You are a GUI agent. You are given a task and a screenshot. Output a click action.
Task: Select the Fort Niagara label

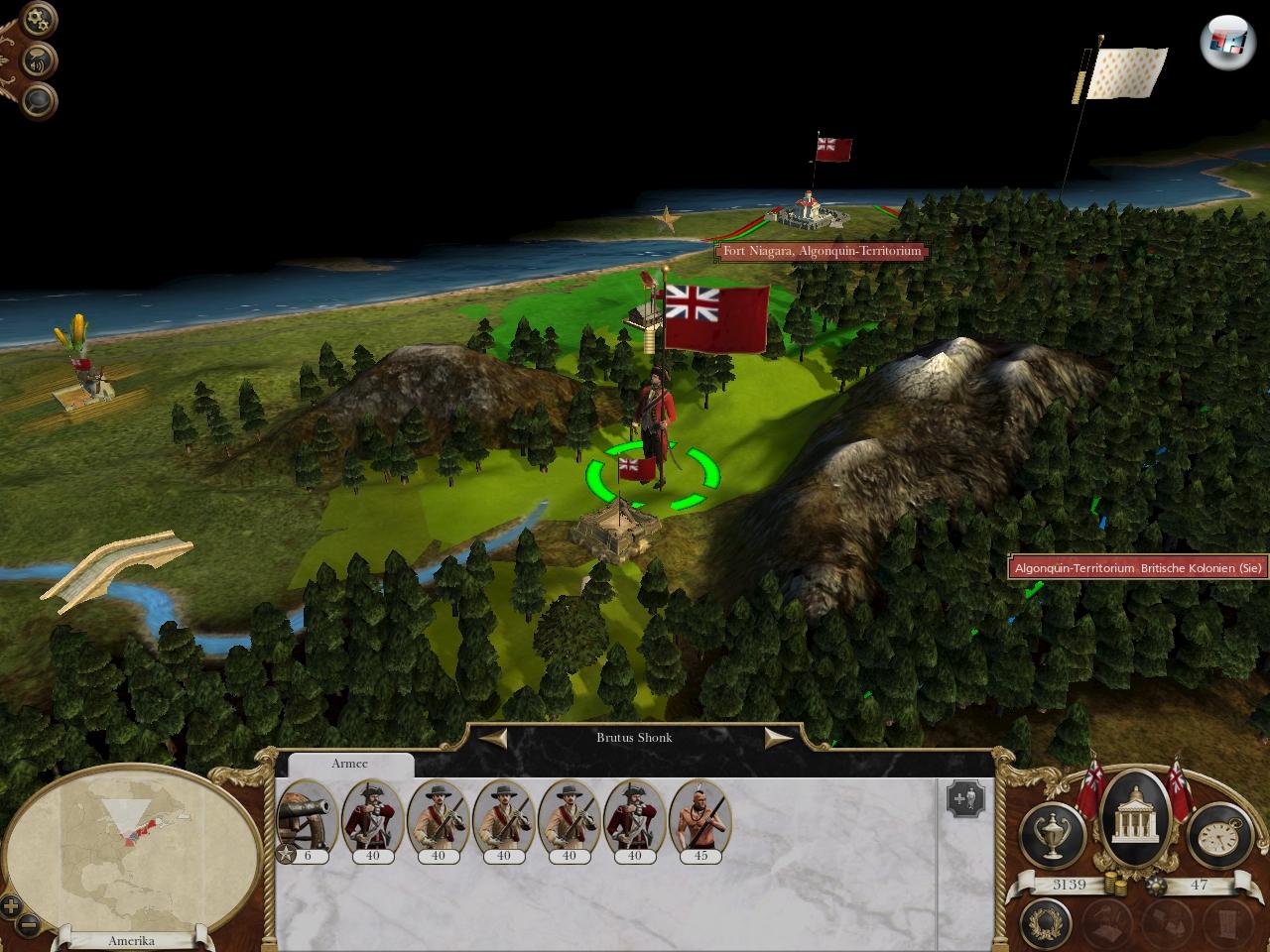click(x=823, y=252)
